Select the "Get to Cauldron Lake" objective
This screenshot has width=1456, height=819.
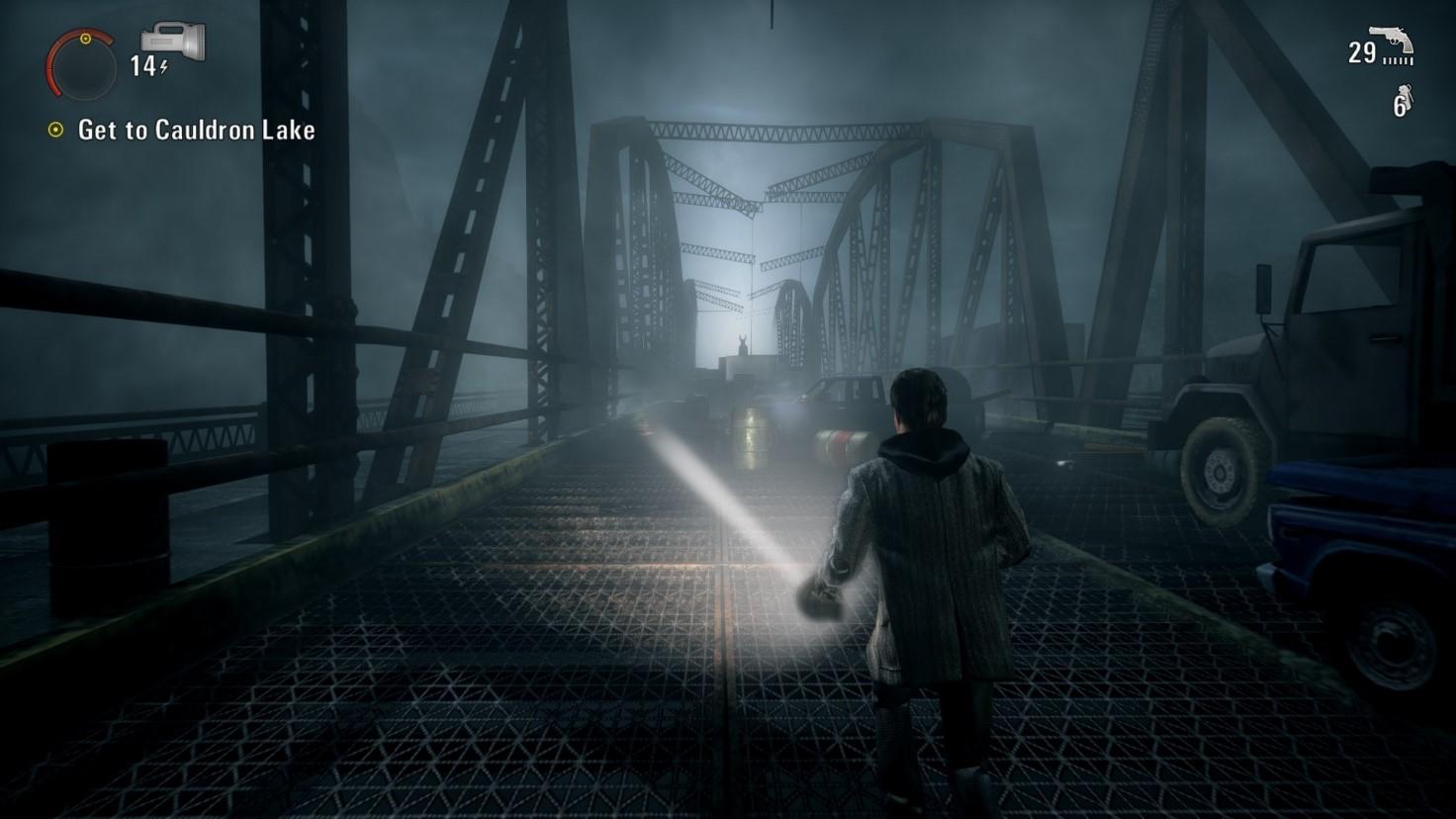click(196, 130)
